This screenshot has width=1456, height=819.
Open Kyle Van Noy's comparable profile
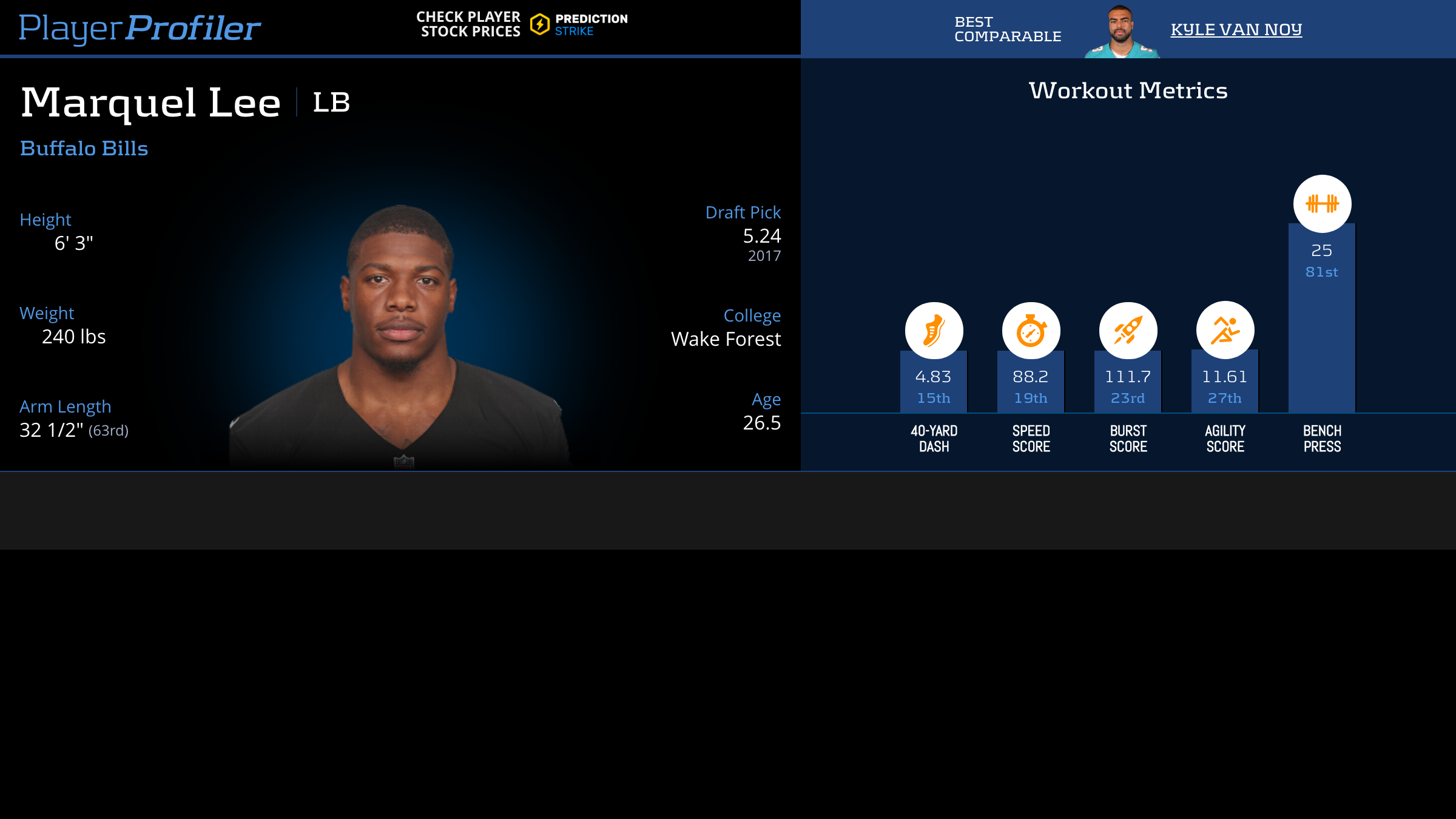1236,29
